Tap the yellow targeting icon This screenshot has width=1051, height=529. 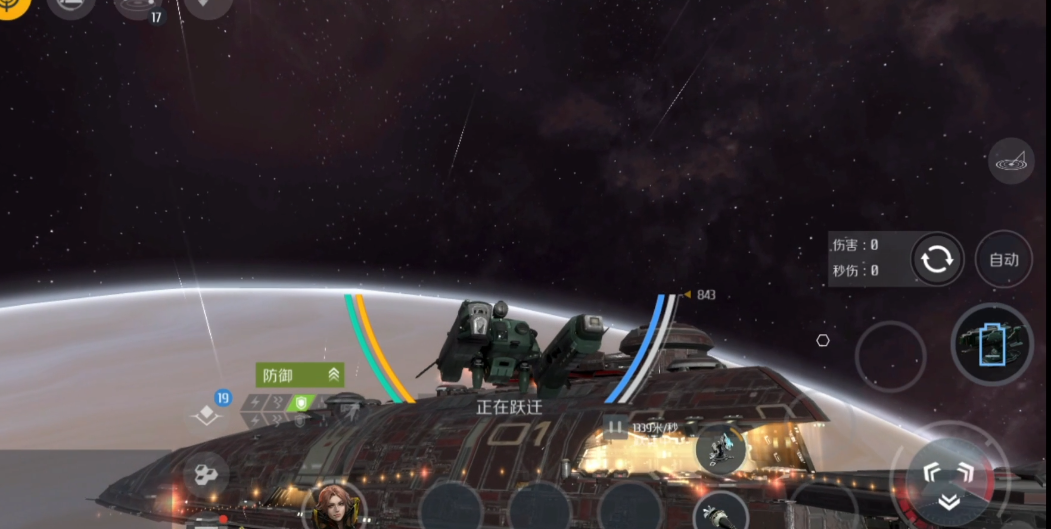point(12,6)
